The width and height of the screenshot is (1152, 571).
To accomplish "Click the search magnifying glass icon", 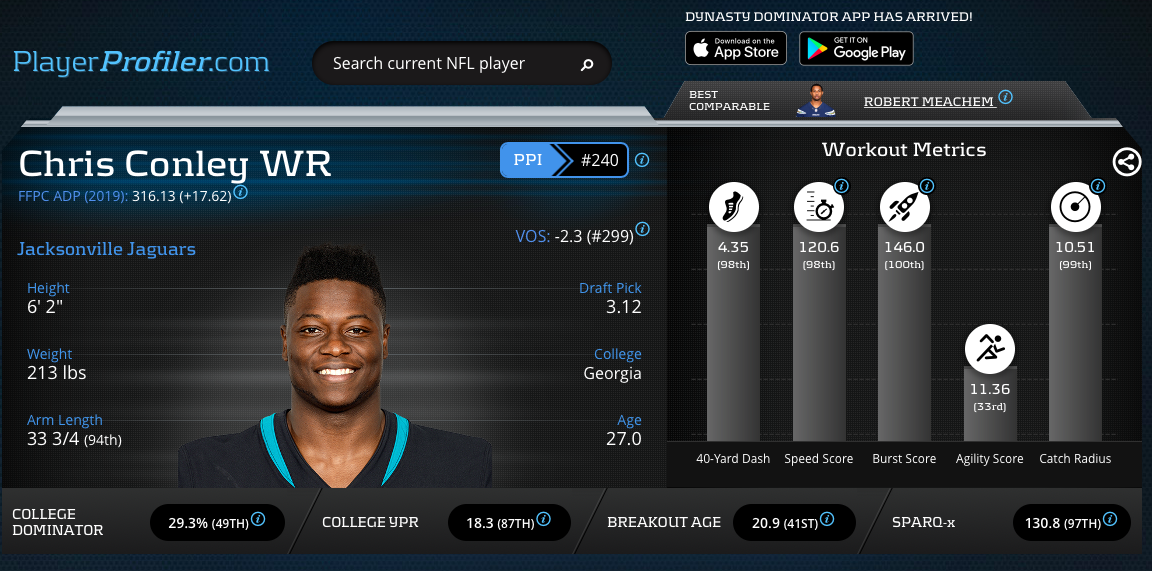I will click(x=587, y=65).
